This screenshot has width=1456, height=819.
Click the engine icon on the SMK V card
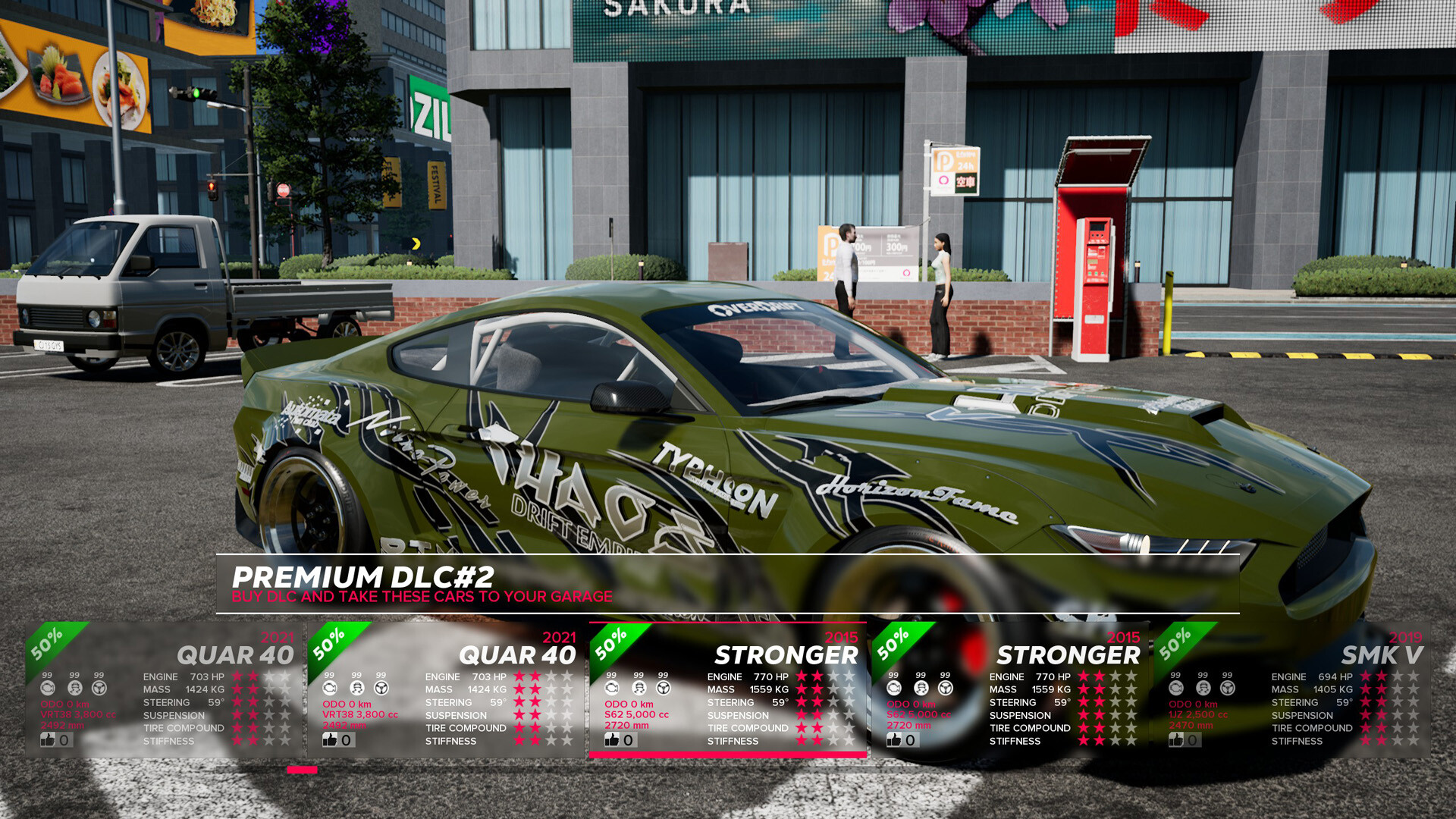coord(1175,689)
